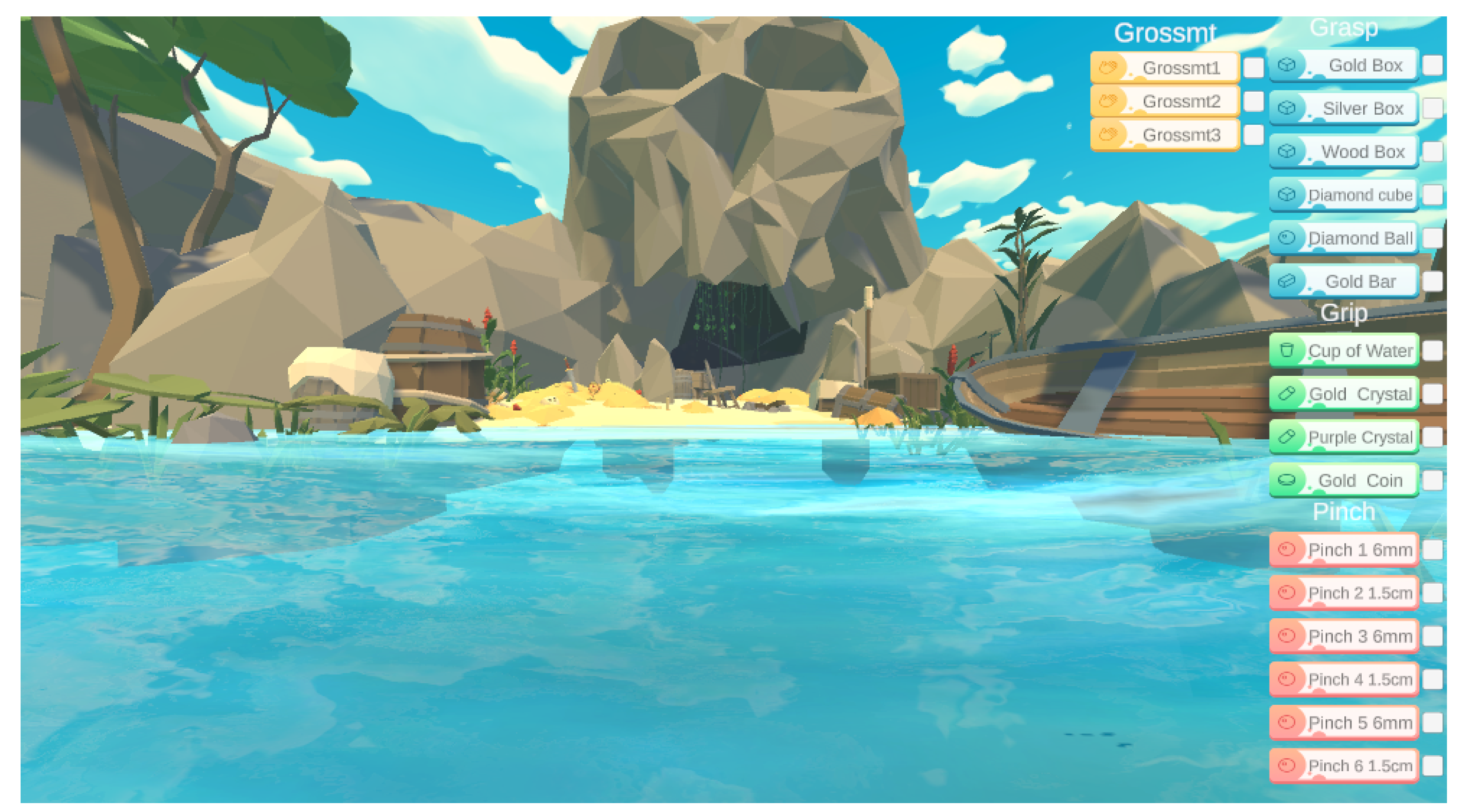1461x812 pixels.
Task: Pick the Purple Crystal button
Action: pos(1343,437)
